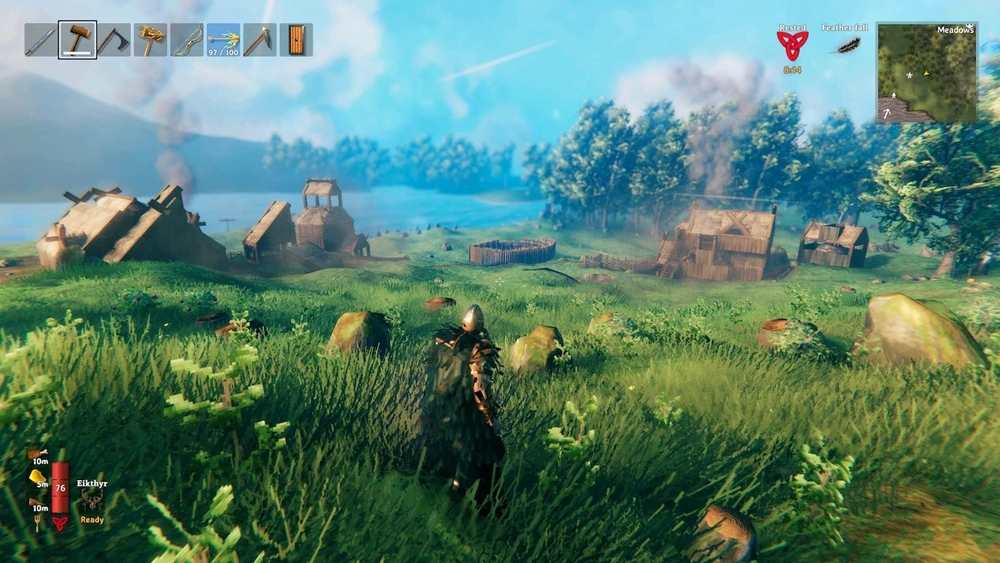
Task: Select the golden antler tool slot
Action: (x=150, y=40)
